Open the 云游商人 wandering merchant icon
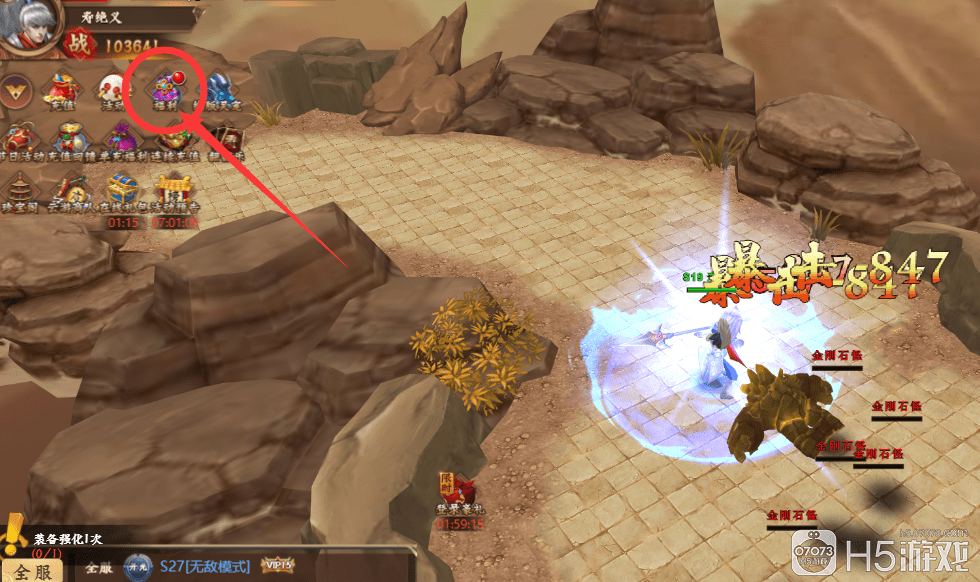Screen dimensions: 980x582 (69, 190)
